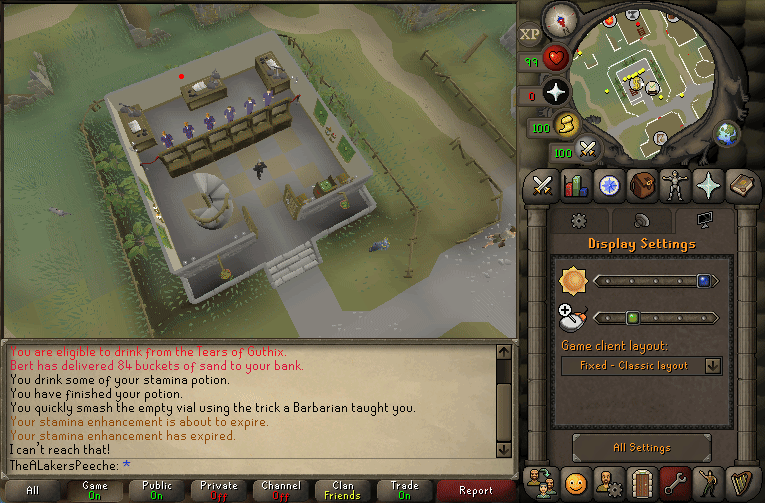The height and width of the screenshot is (503, 765).
Task: Open the combat options crossed swords tab
Action: tap(543, 185)
